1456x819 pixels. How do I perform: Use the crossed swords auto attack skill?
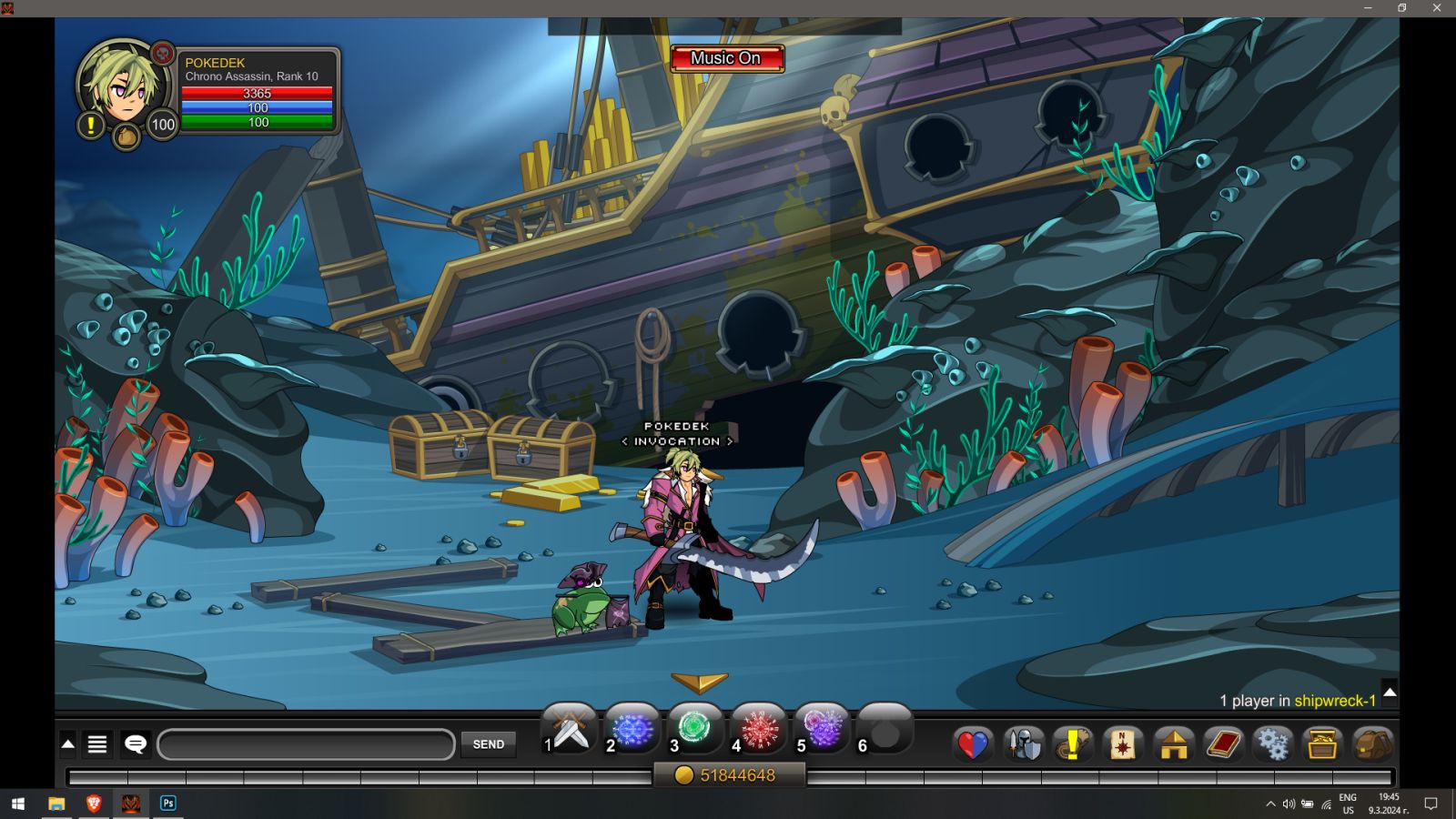(571, 730)
